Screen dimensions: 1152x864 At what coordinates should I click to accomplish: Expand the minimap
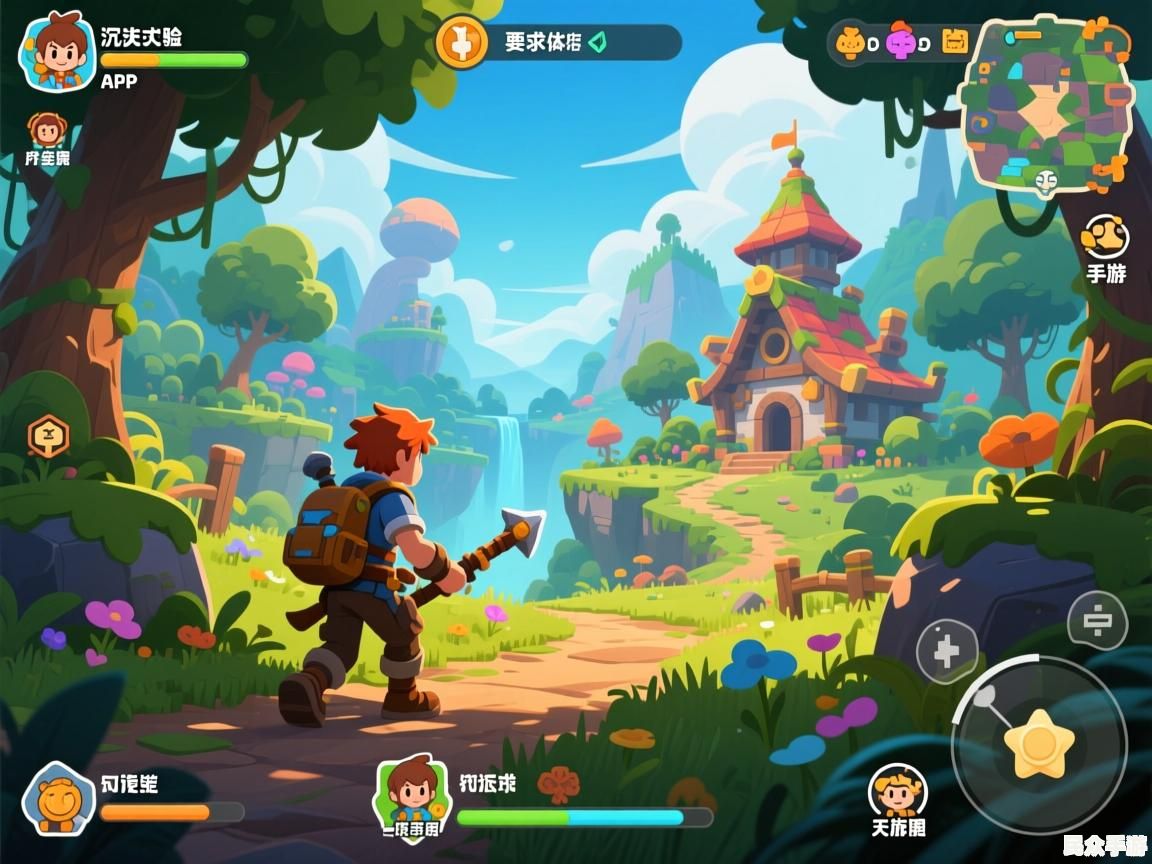tap(1044, 104)
